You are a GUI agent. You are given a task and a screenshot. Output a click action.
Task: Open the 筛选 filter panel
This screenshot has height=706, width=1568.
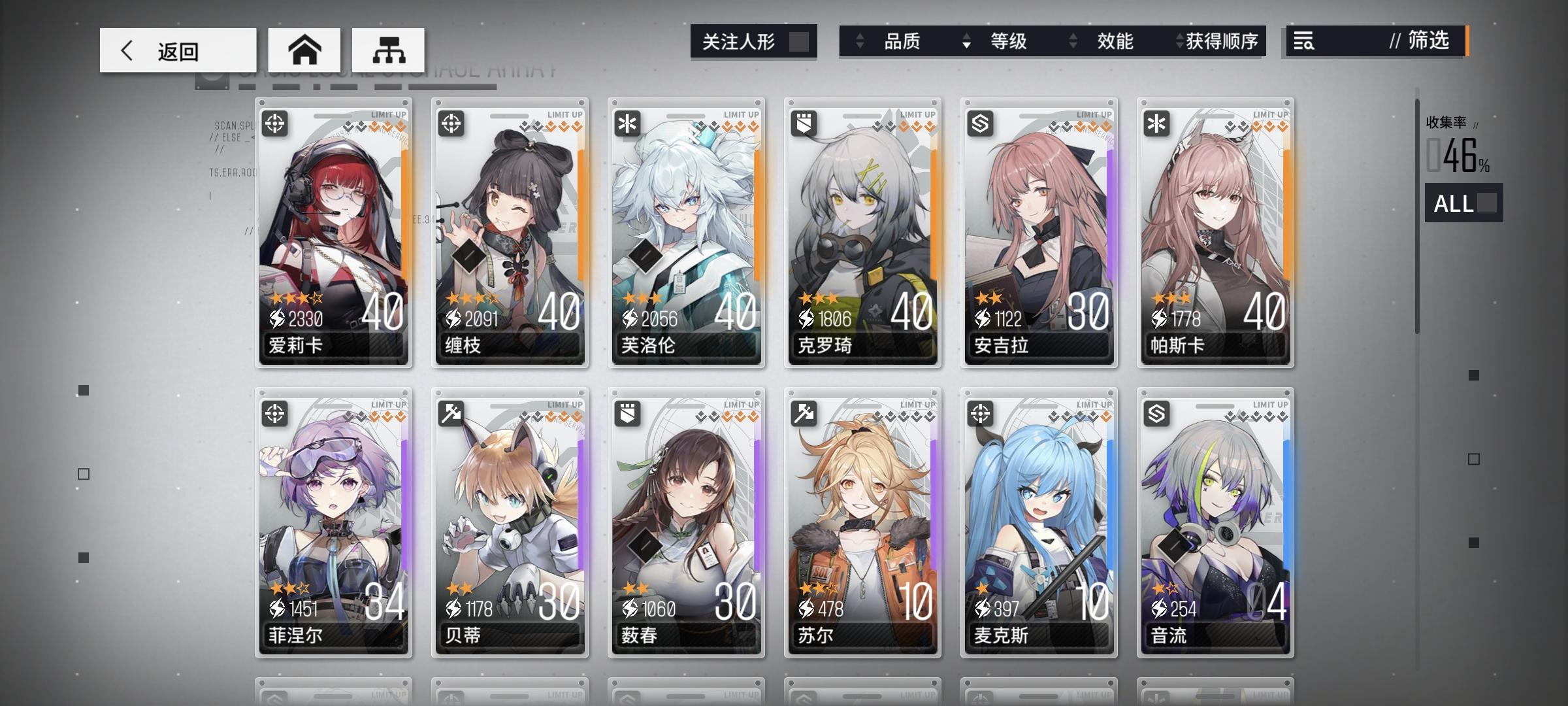(1428, 42)
